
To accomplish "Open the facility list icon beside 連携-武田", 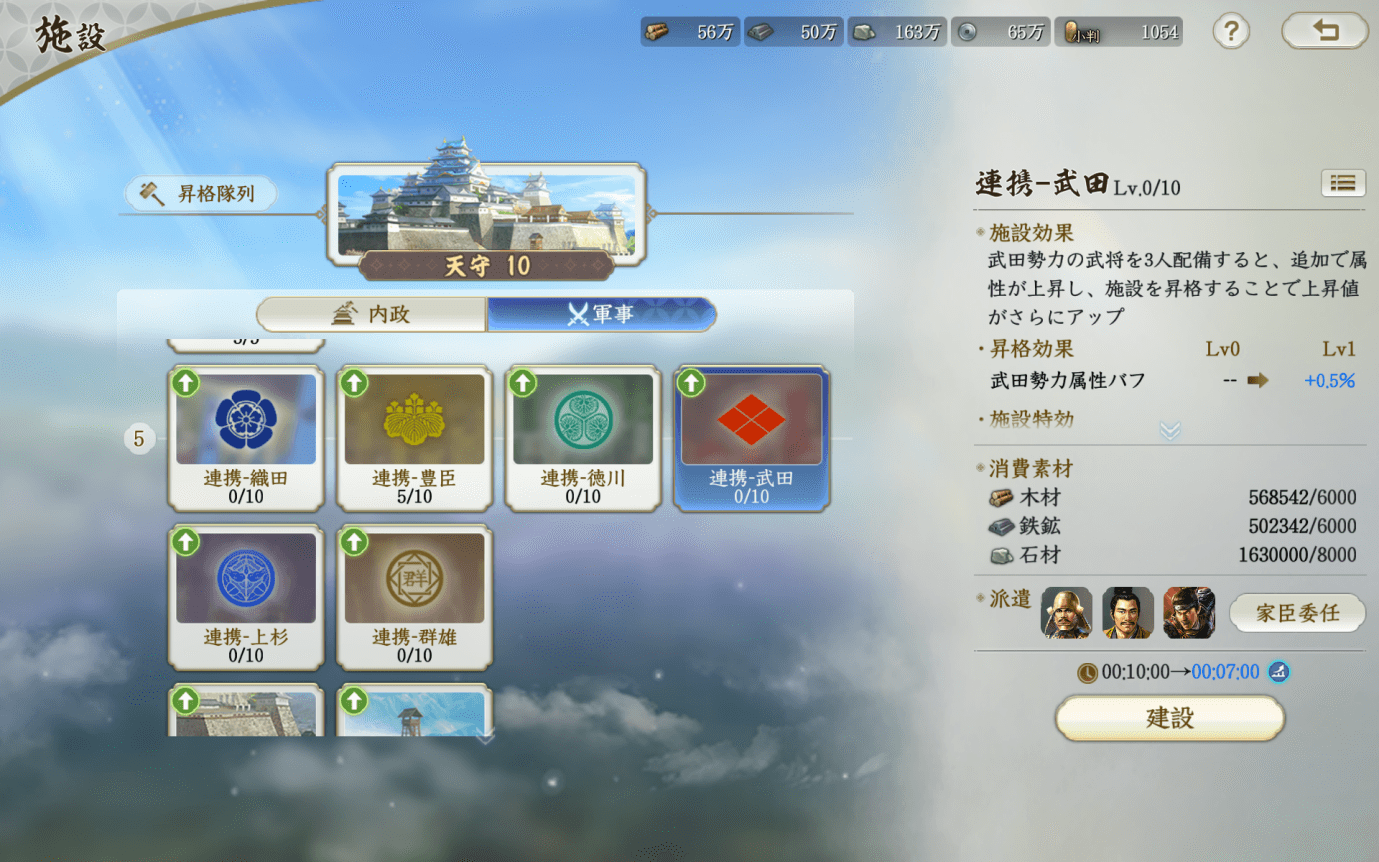I will 1343,183.
